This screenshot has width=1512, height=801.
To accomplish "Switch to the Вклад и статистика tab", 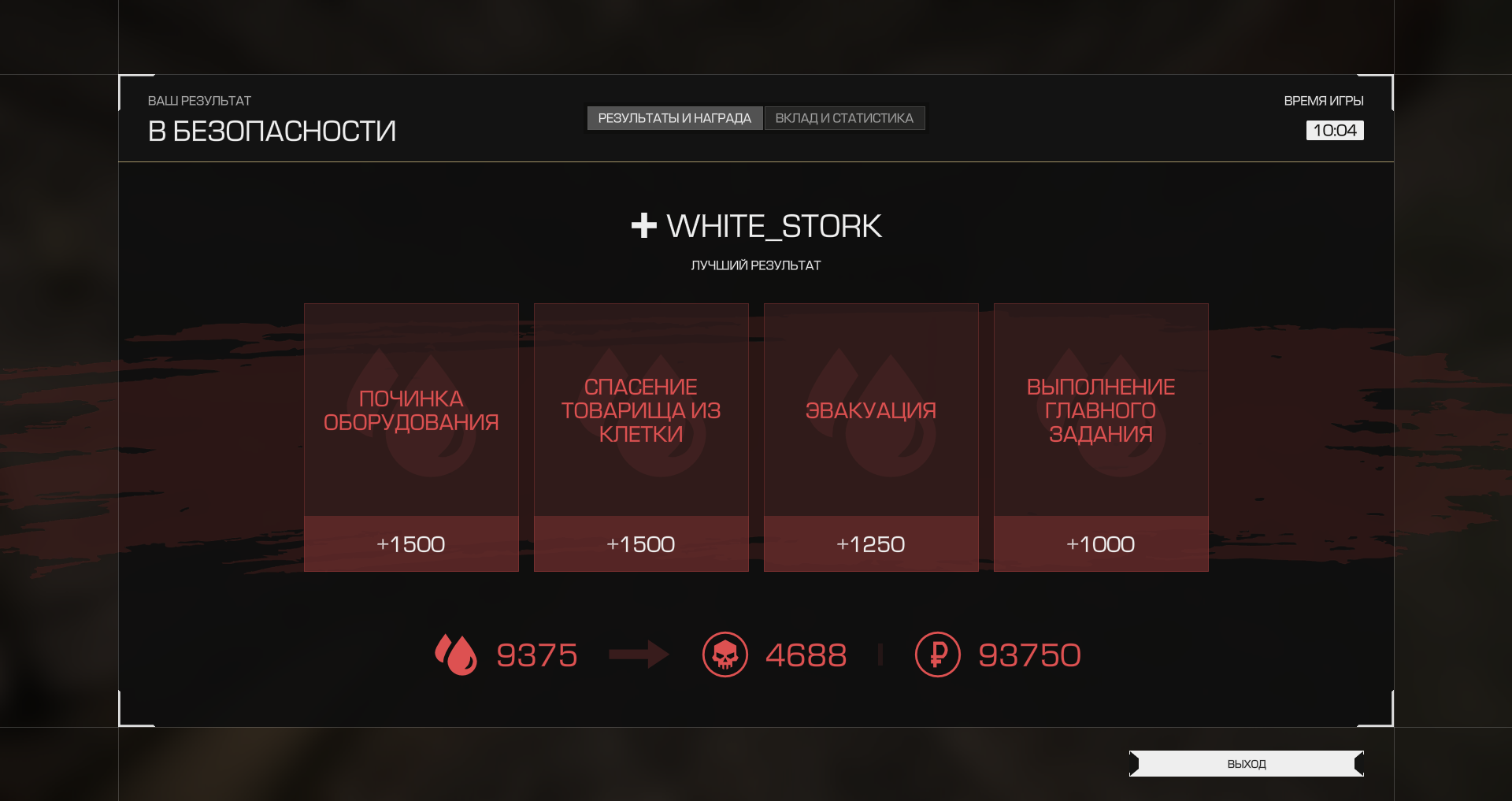I will tap(844, 118).
